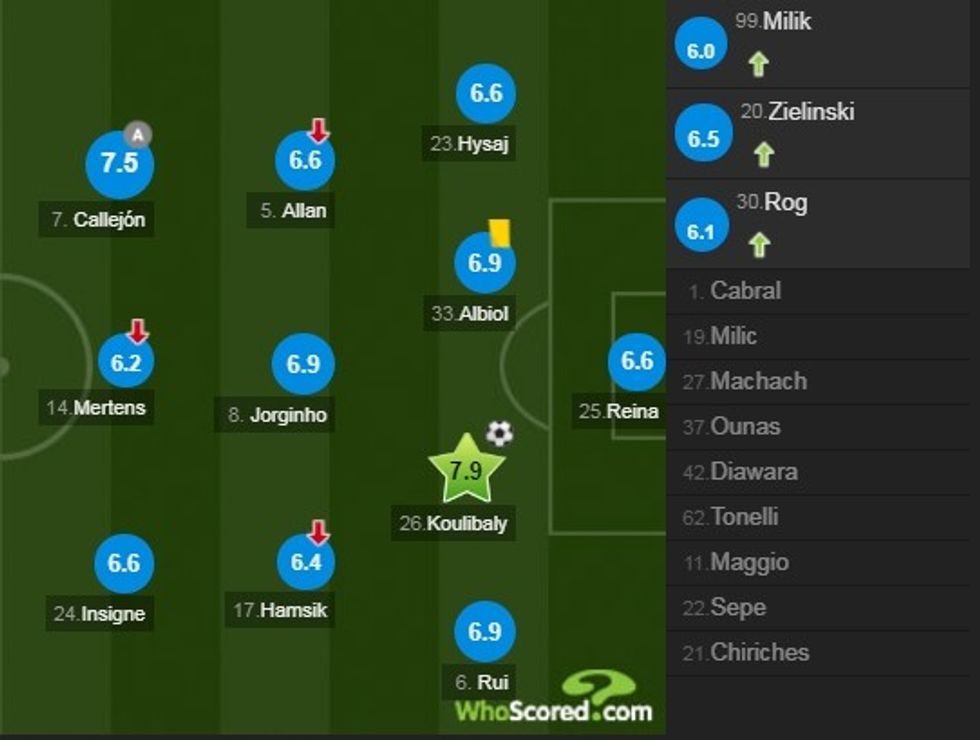
Task: Click Hamsik's 6.4 rating bubble
Action: 305,563
